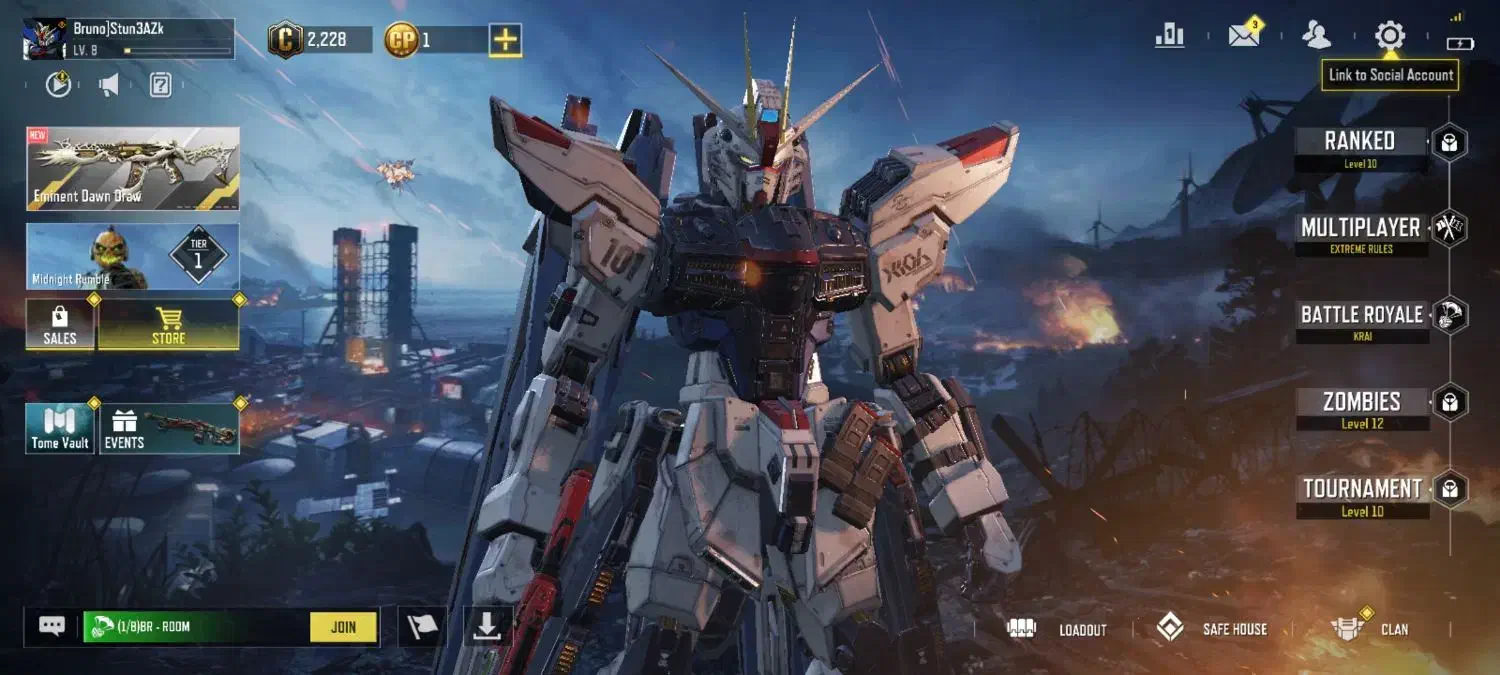Open the friends list icon
This screenshot has height=675, width=1500.
[x=1316, y=36]
